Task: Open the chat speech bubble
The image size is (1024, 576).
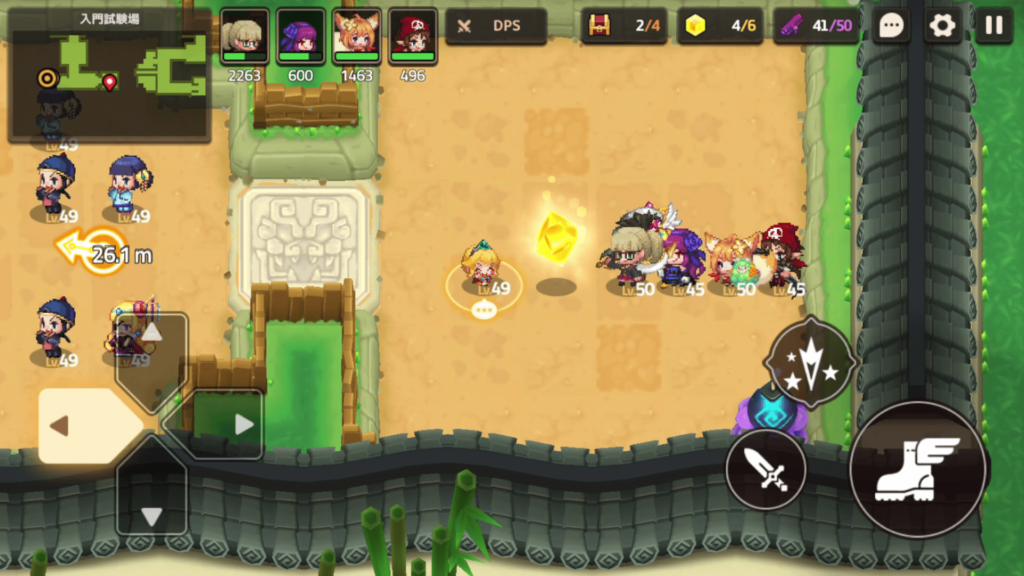Action: tap(891, 26)
